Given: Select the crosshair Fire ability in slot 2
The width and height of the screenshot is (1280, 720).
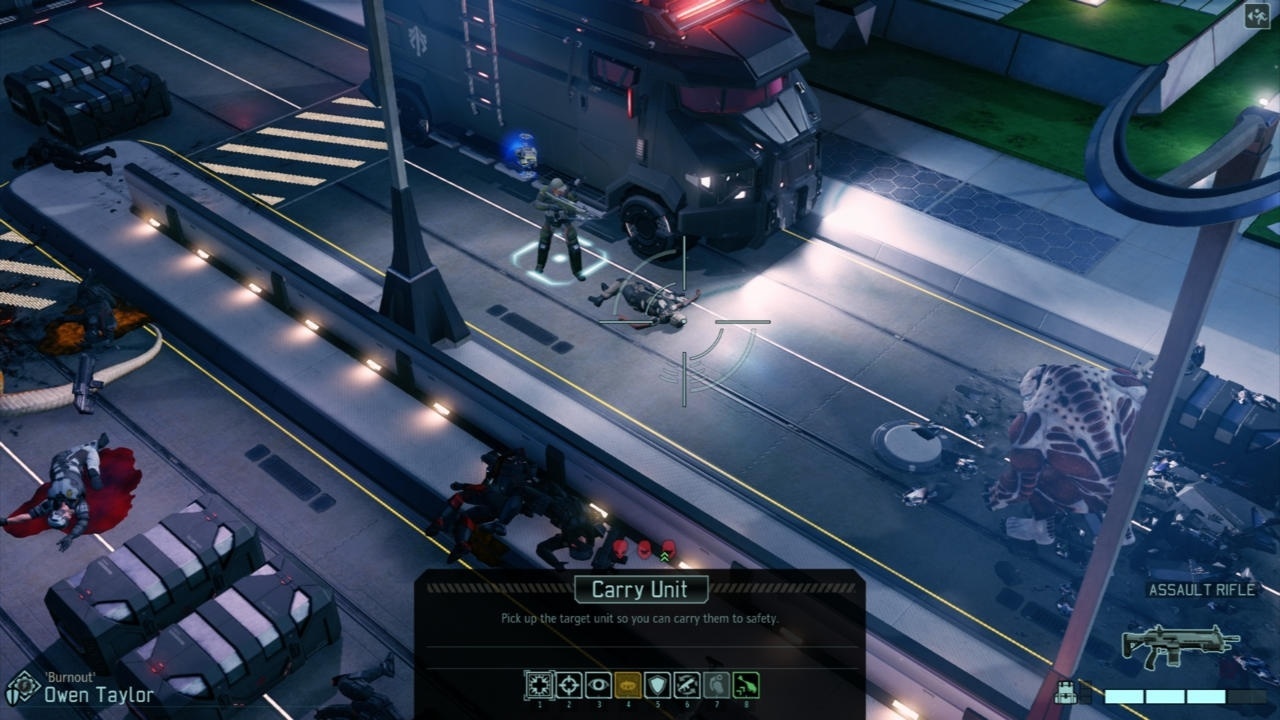Looking at the screenshot, I should pos(568,684).
